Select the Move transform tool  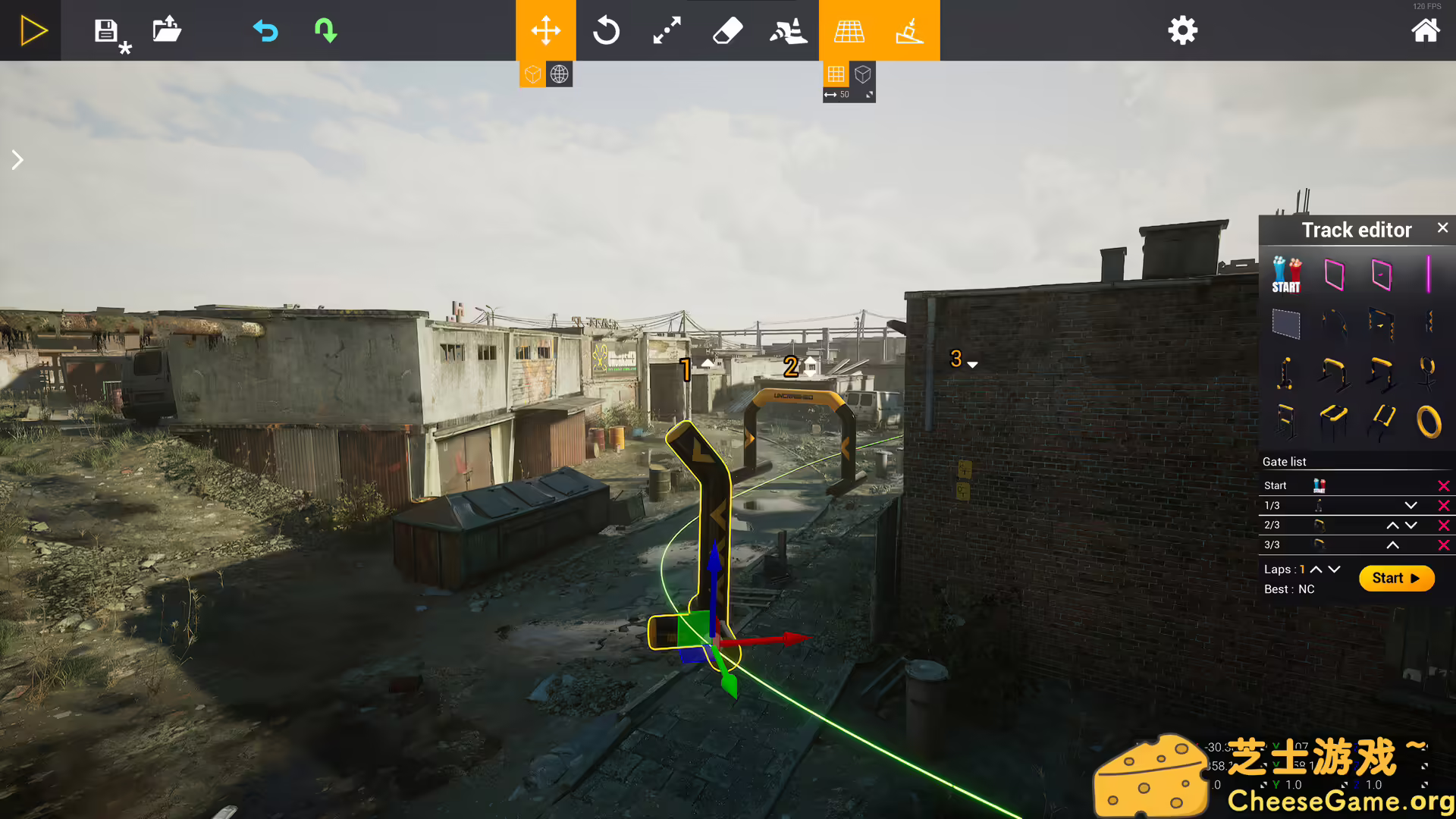coord(545,30)
